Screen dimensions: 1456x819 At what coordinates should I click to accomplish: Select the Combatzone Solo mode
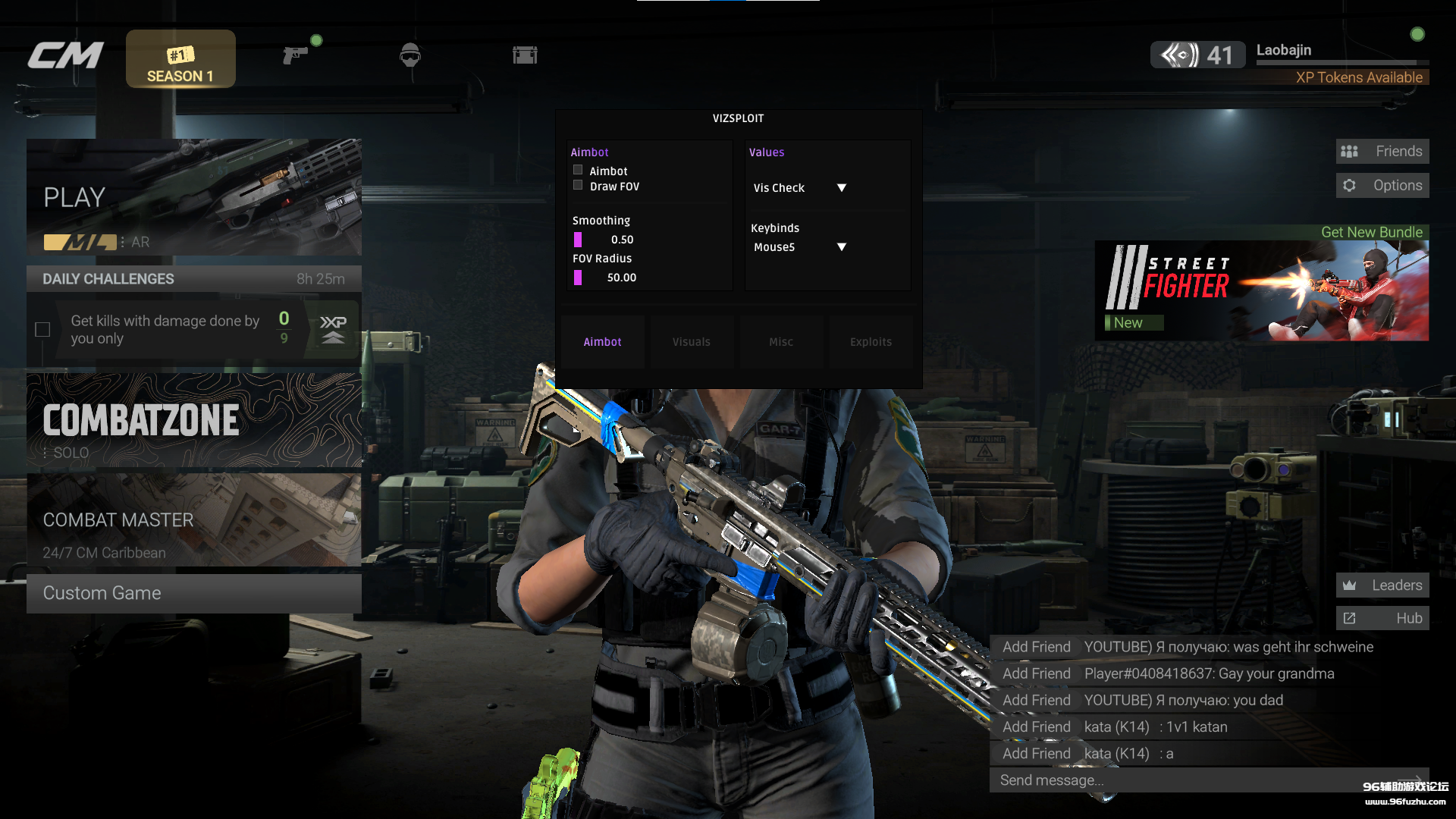coord(194,420)
